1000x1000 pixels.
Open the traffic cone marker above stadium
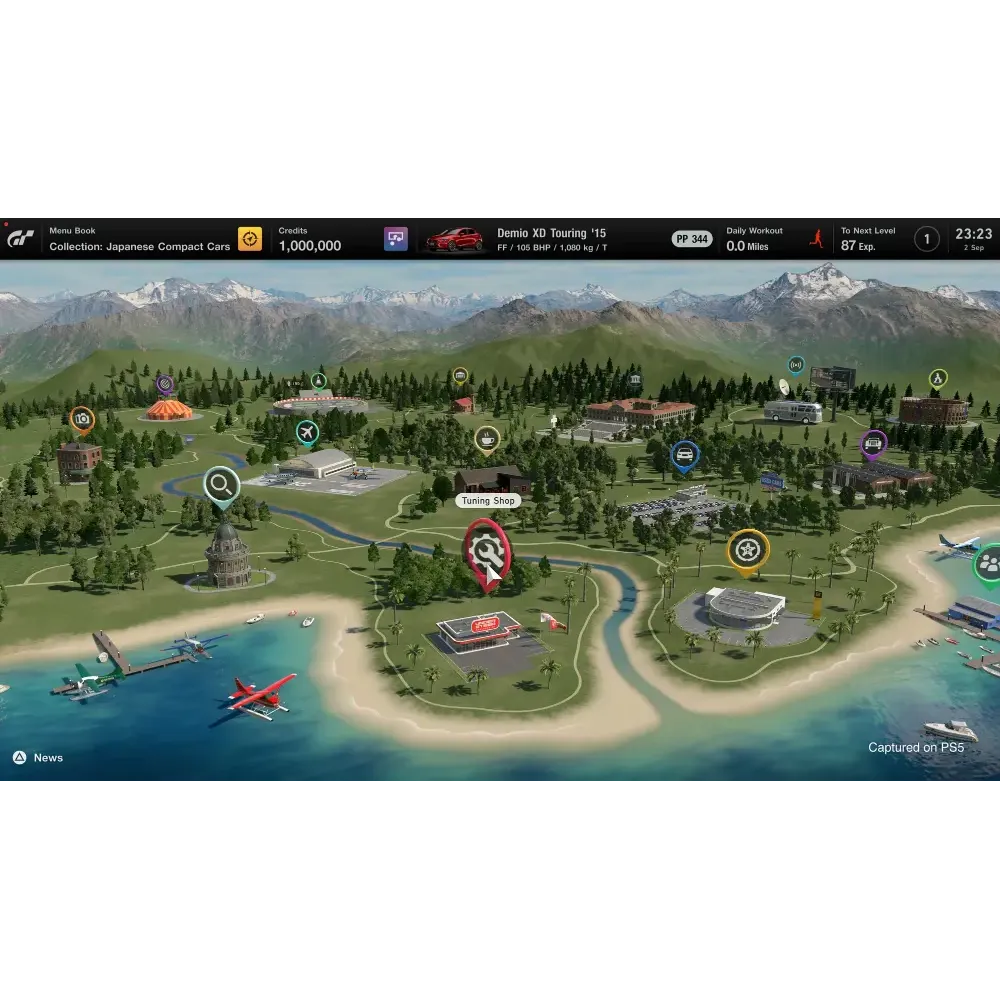point(318,380)
